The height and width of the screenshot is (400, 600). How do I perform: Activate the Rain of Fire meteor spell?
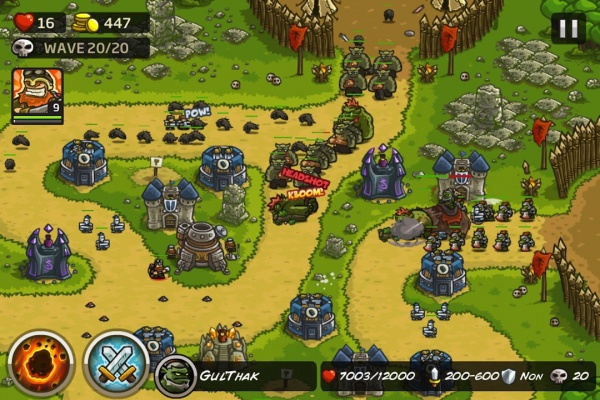click(x=41, y=364)
